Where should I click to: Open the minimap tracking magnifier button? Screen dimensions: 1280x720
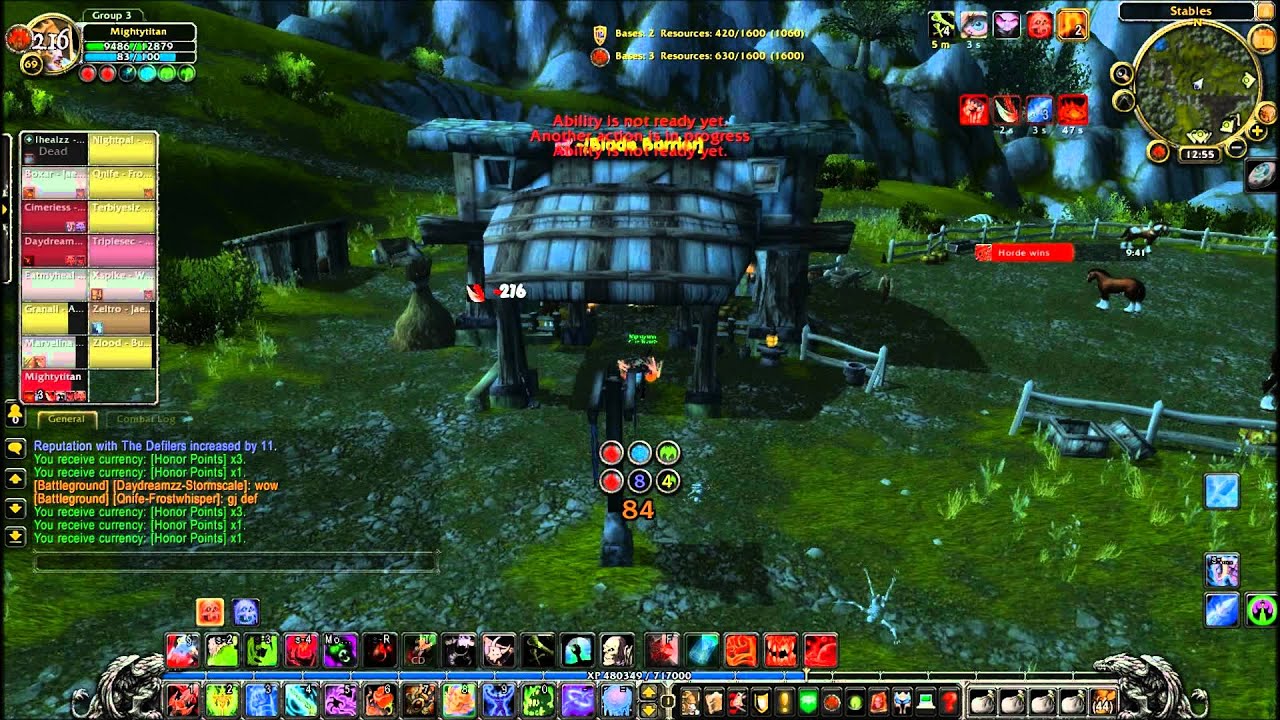[x=1123, y=73]
